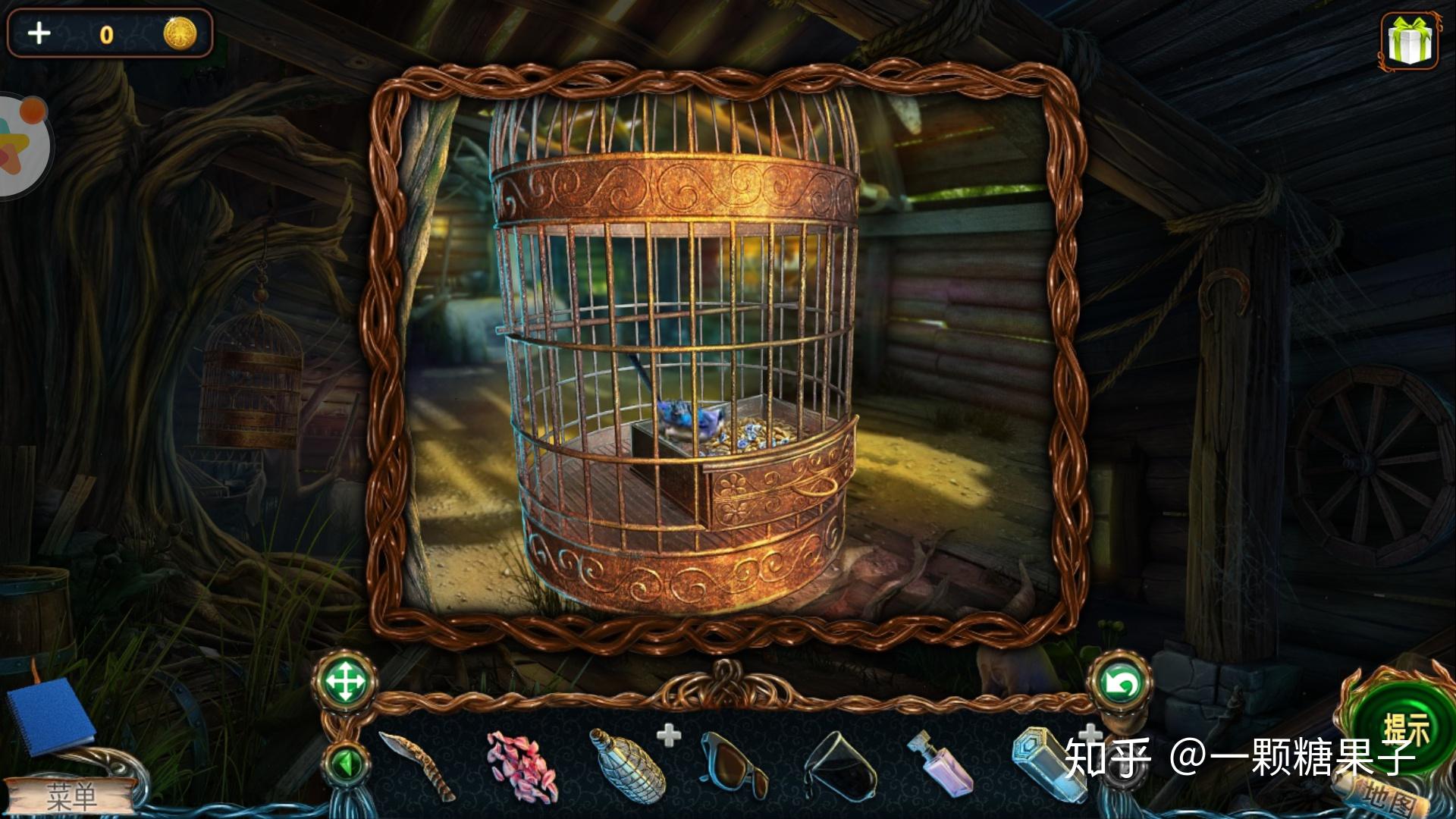Choose the pink perfume bottle
This screenshot has height=819, width=1456.
pos(940,764)
